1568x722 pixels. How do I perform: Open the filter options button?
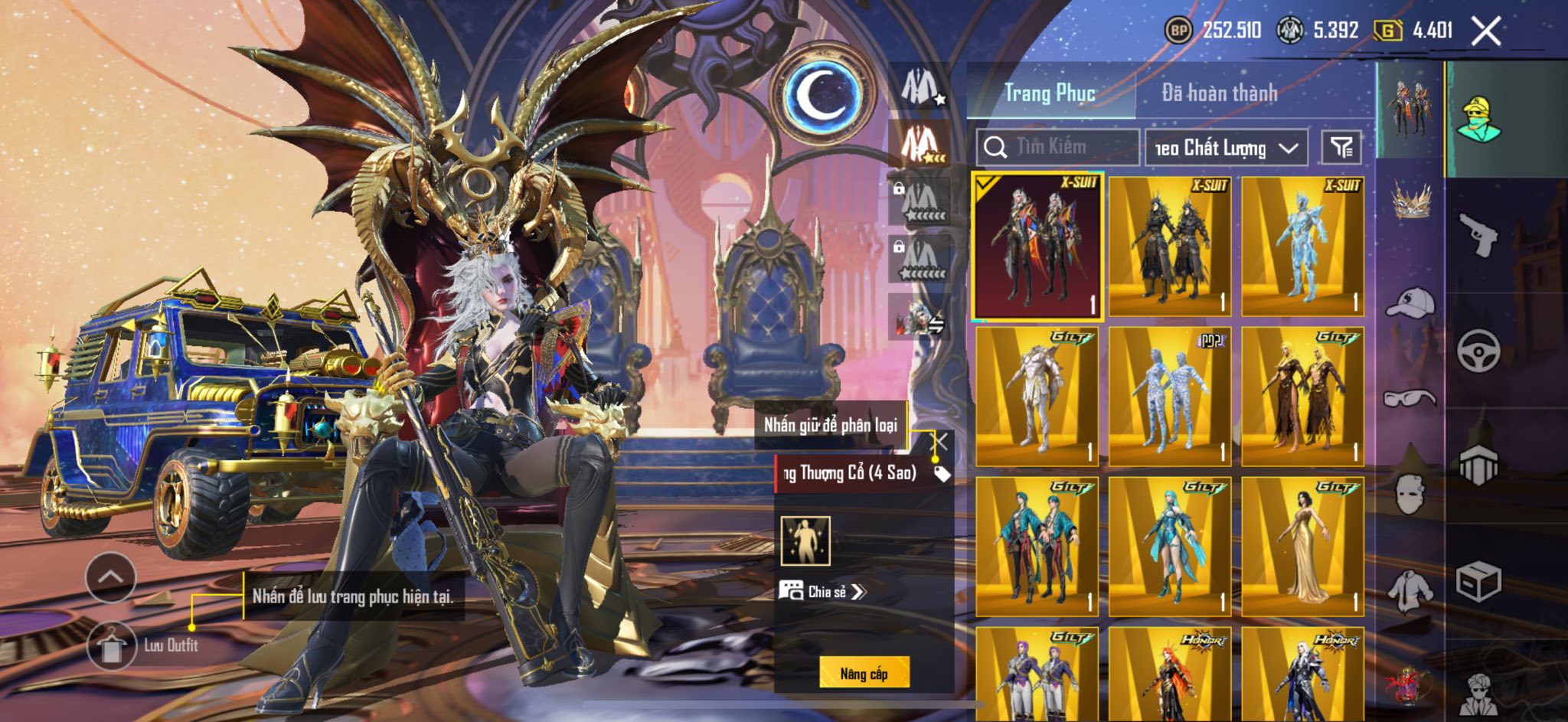(x=1341, y=147)
